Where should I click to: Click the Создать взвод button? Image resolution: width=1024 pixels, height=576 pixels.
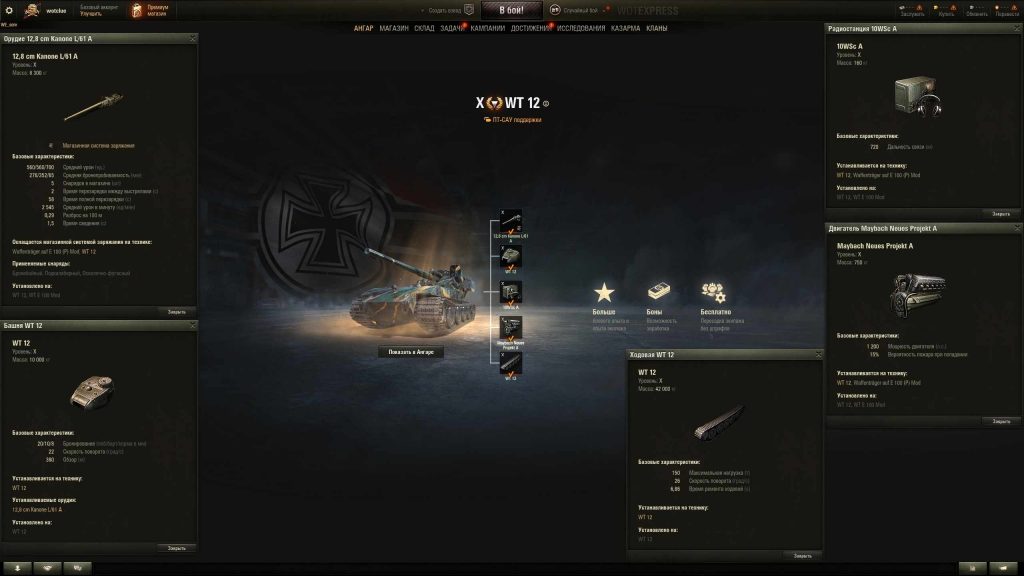coord(451,10)
